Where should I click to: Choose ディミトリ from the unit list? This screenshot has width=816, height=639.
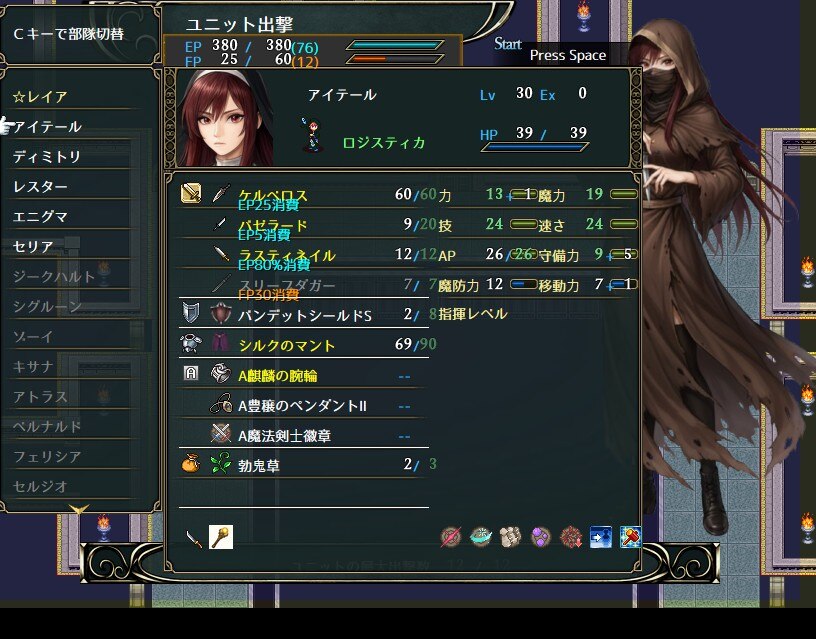(x=47, y=157)
